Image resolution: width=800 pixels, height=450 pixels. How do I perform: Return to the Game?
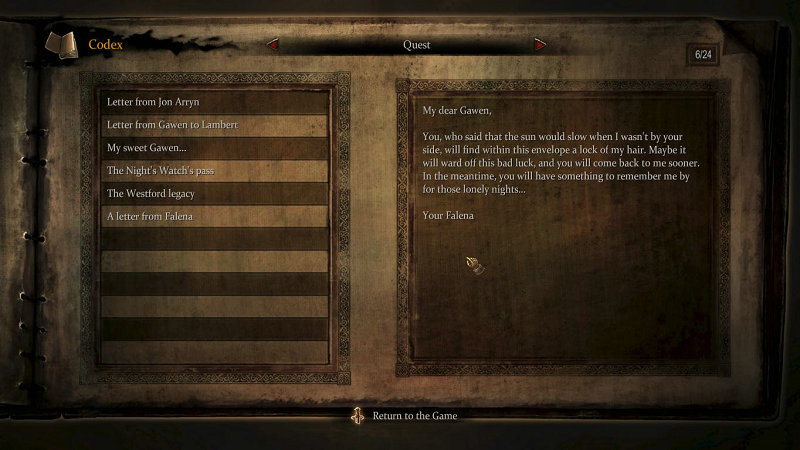[414, 416]
